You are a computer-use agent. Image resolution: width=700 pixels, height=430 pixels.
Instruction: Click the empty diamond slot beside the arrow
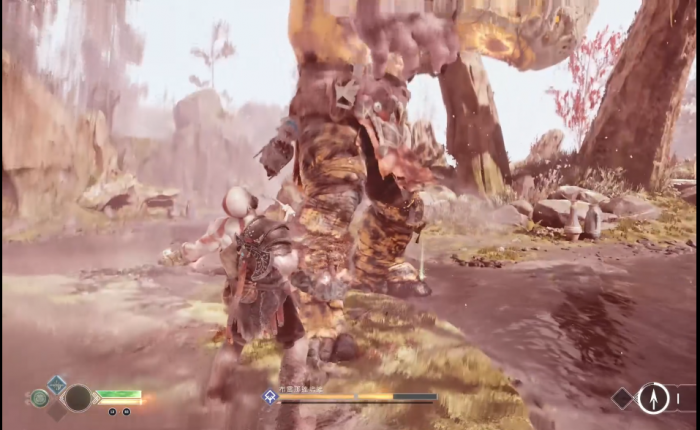click(623, 398)
